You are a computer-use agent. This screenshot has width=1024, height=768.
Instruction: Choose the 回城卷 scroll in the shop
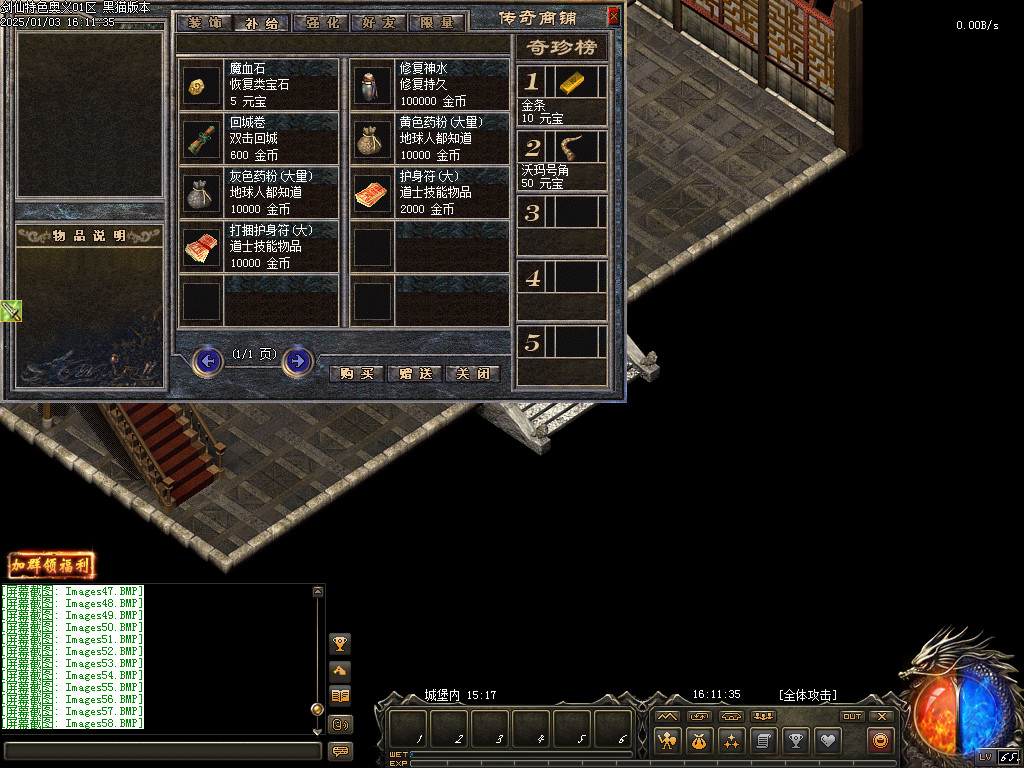click(258, 138)
